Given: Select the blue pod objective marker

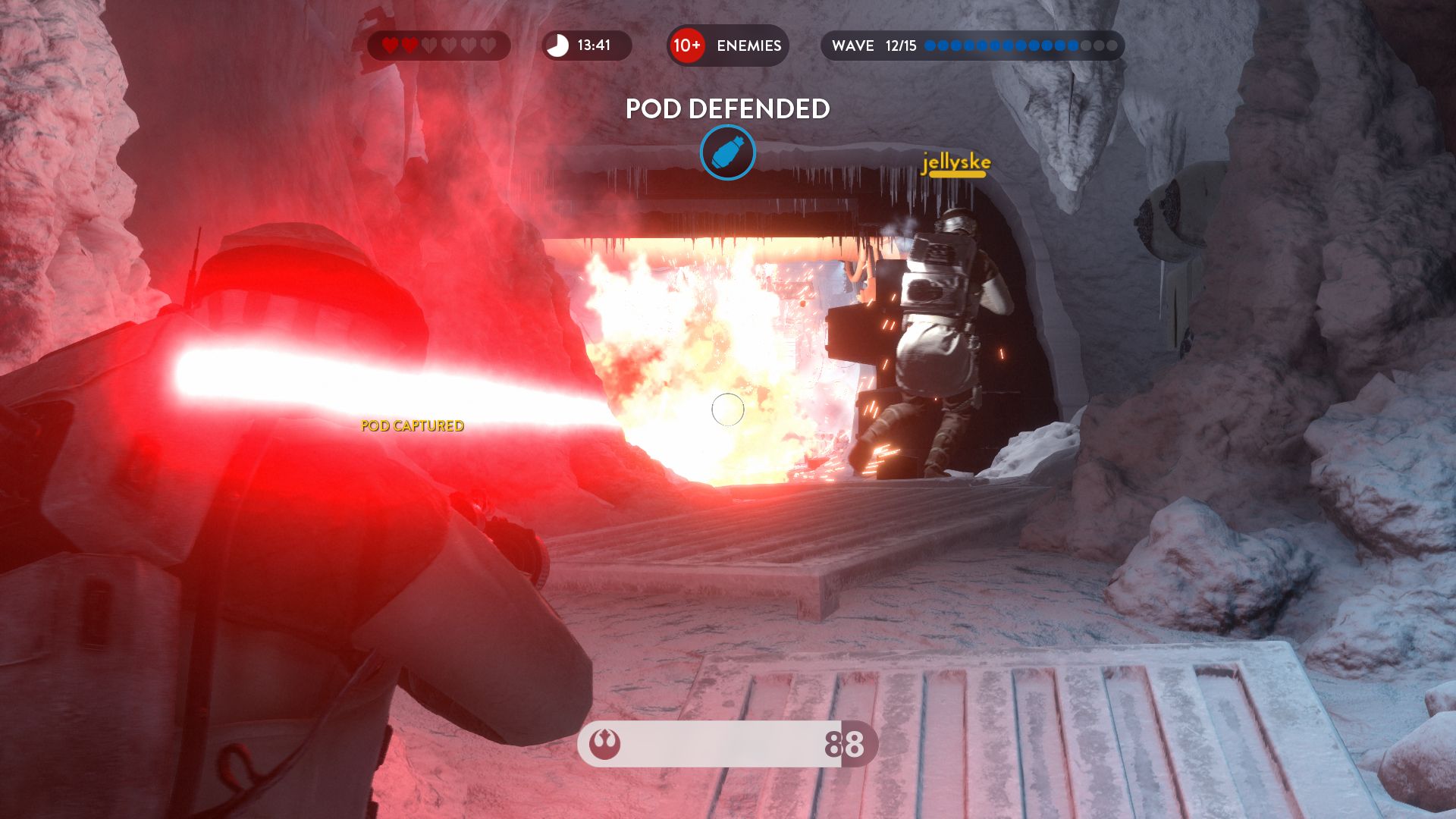Looking at the screenshot, I should click(727, 152).
